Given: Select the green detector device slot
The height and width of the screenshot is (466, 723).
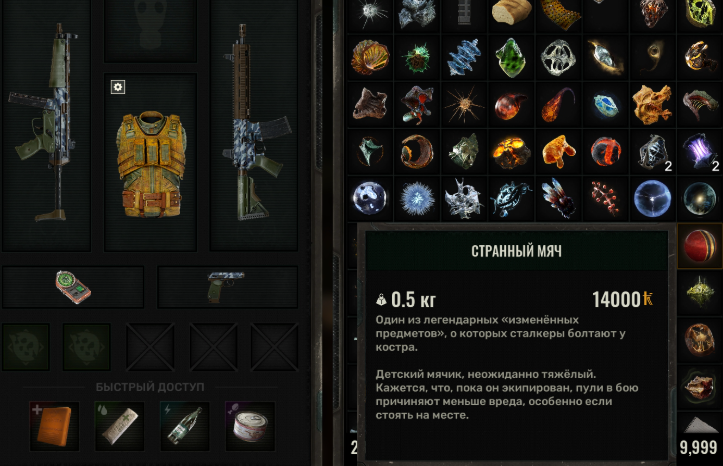Looking at the screenshot, I should coord(72,287).
